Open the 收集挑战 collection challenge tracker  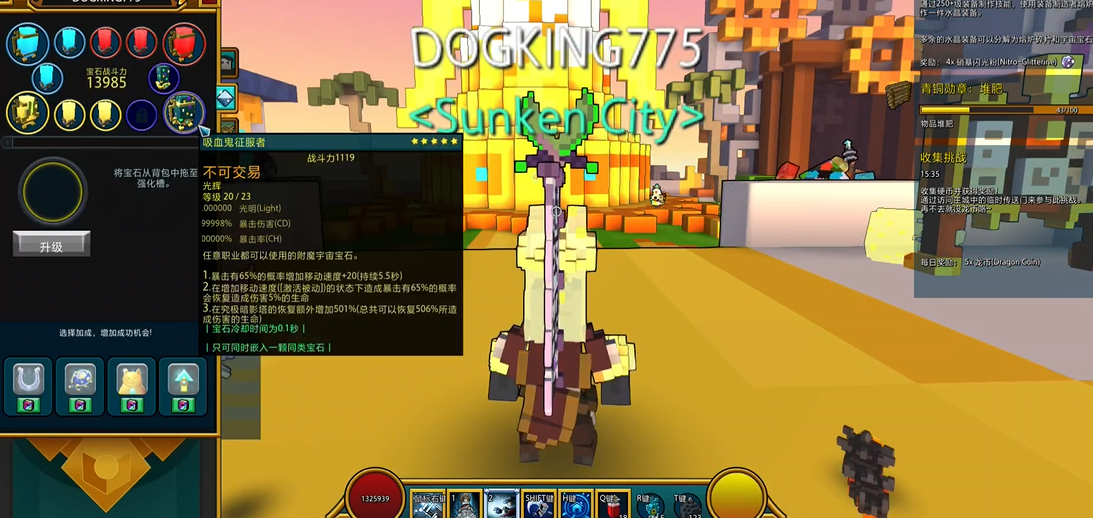[943, 158]
